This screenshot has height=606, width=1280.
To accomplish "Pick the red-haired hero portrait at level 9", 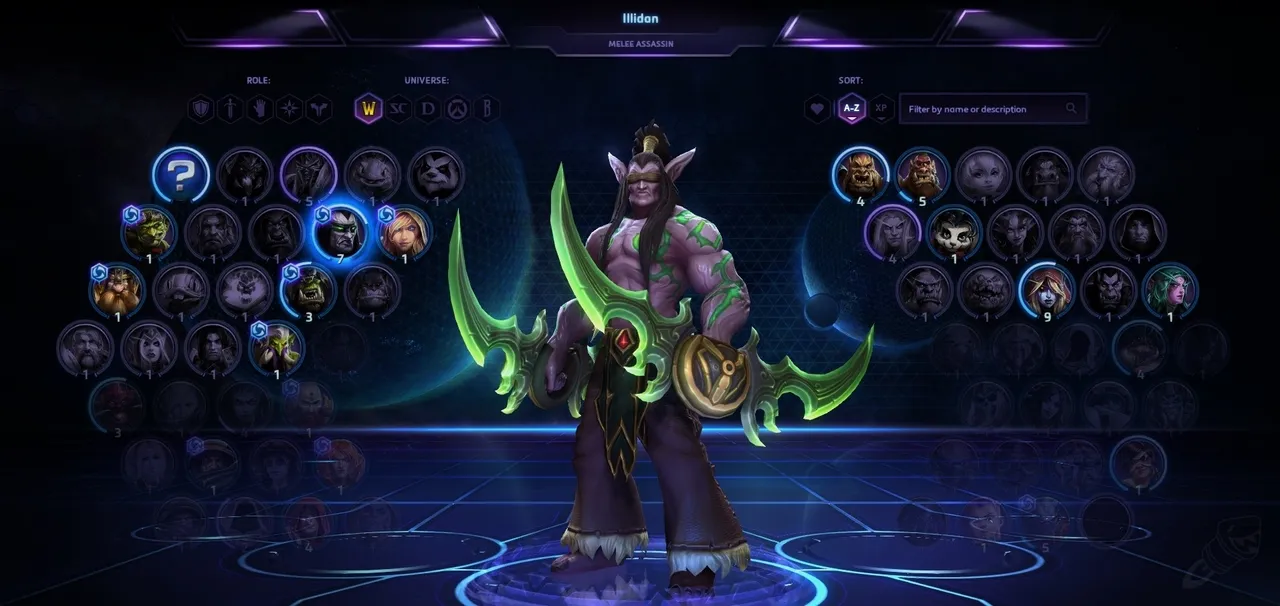I will [1045, 290].
